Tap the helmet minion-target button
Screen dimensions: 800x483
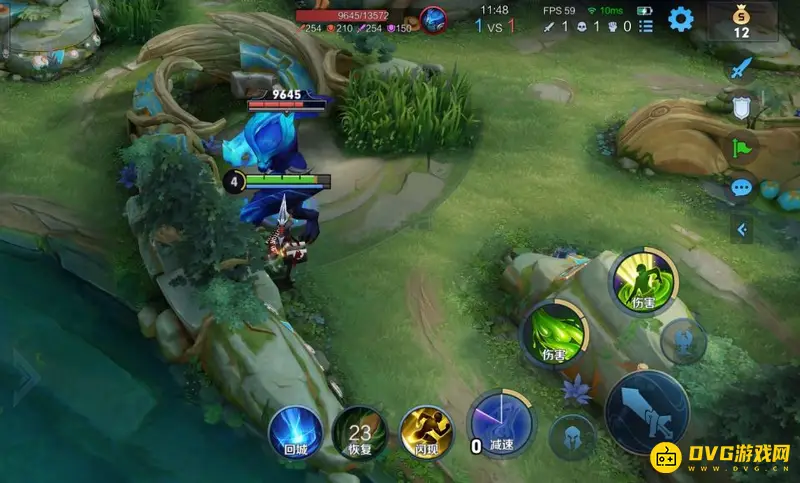(x=573, y=436)
